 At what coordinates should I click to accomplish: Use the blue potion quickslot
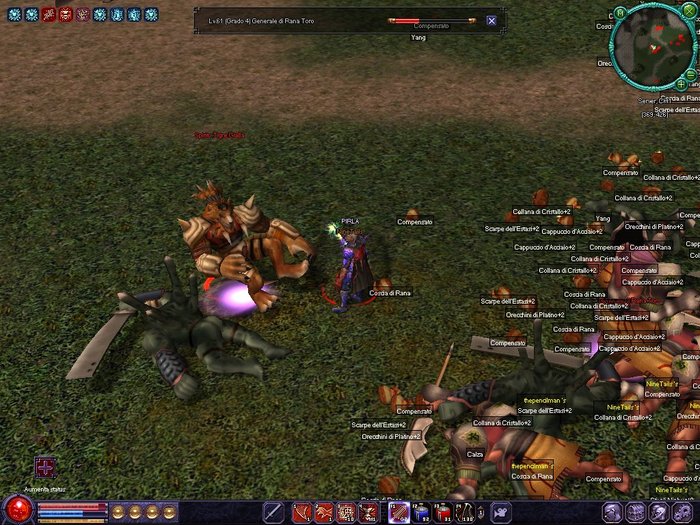tap(421, 513)
